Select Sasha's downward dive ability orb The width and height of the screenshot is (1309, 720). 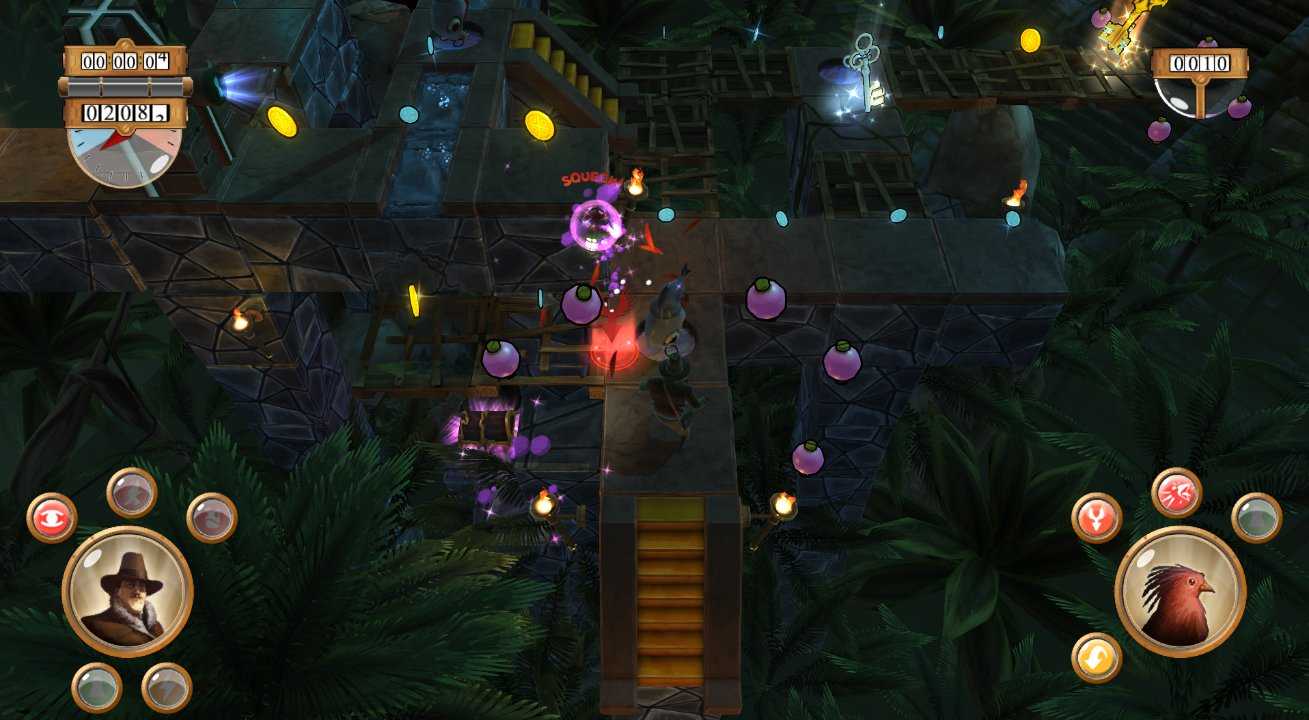click(1095, 516)
